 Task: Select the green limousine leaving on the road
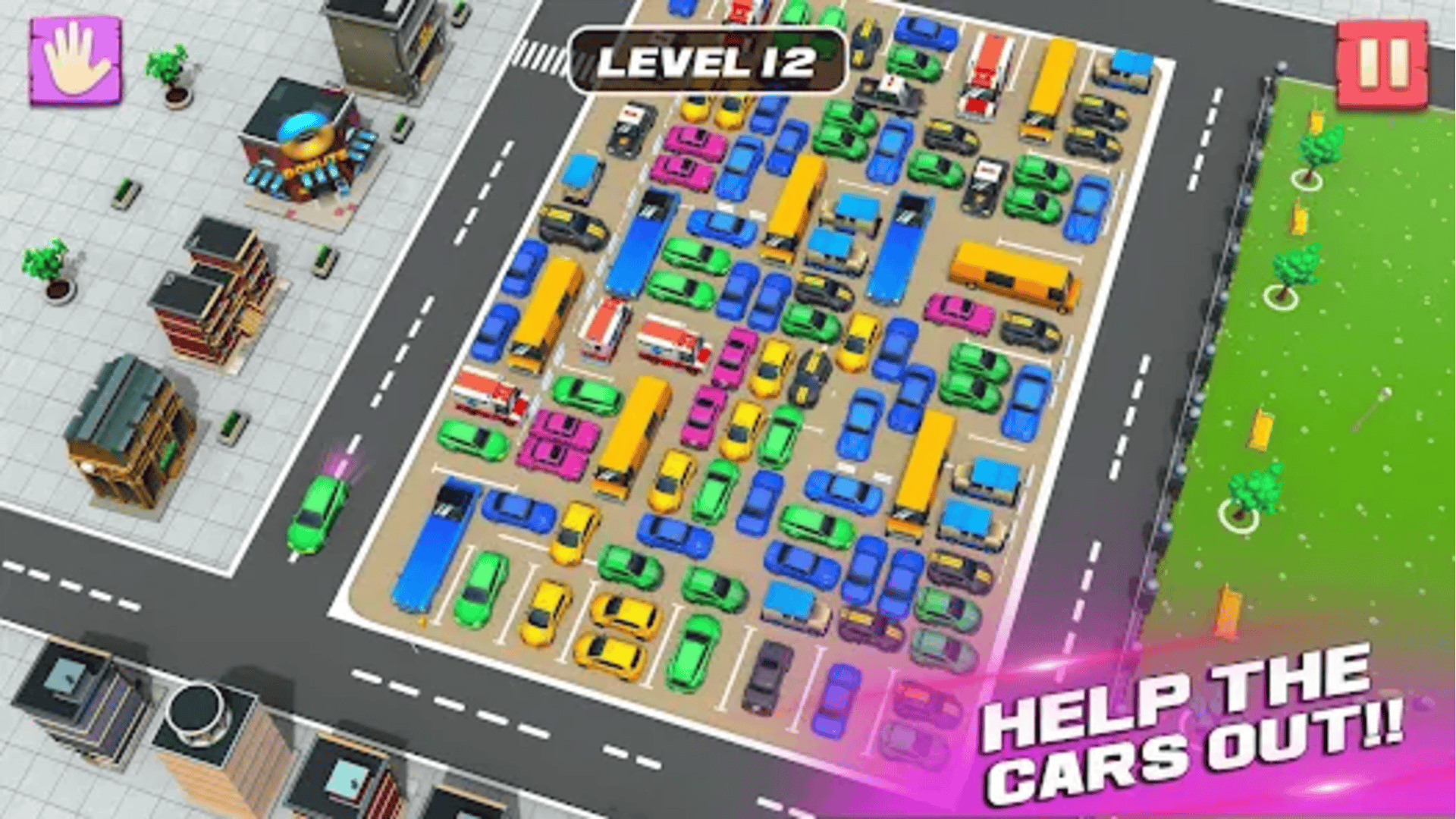tap(318, 516)
